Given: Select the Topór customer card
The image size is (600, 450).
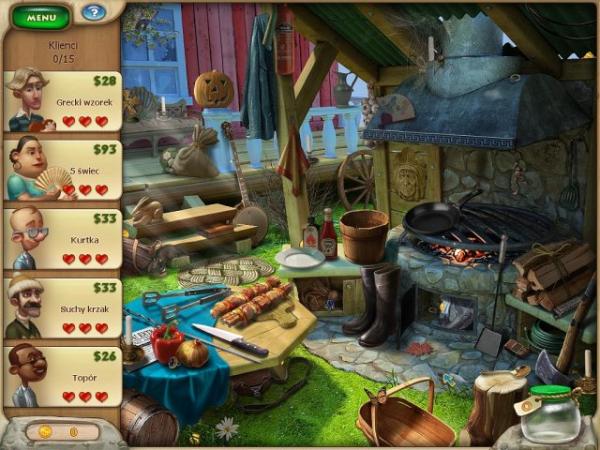Looking at the screenshot, I should pyautogui.click(x=62, y=376).
